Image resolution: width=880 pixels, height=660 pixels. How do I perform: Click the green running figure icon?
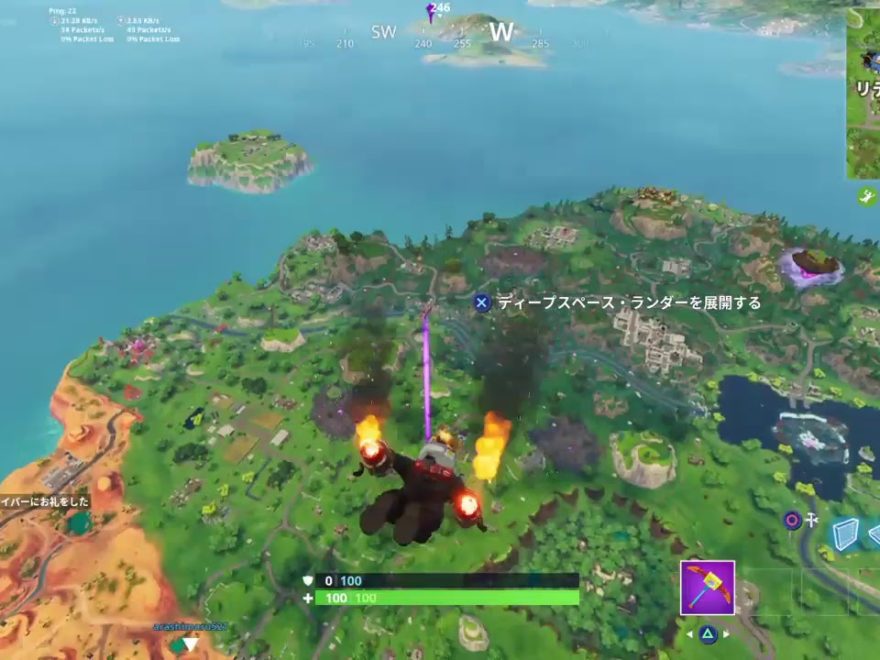click(865, 197)
